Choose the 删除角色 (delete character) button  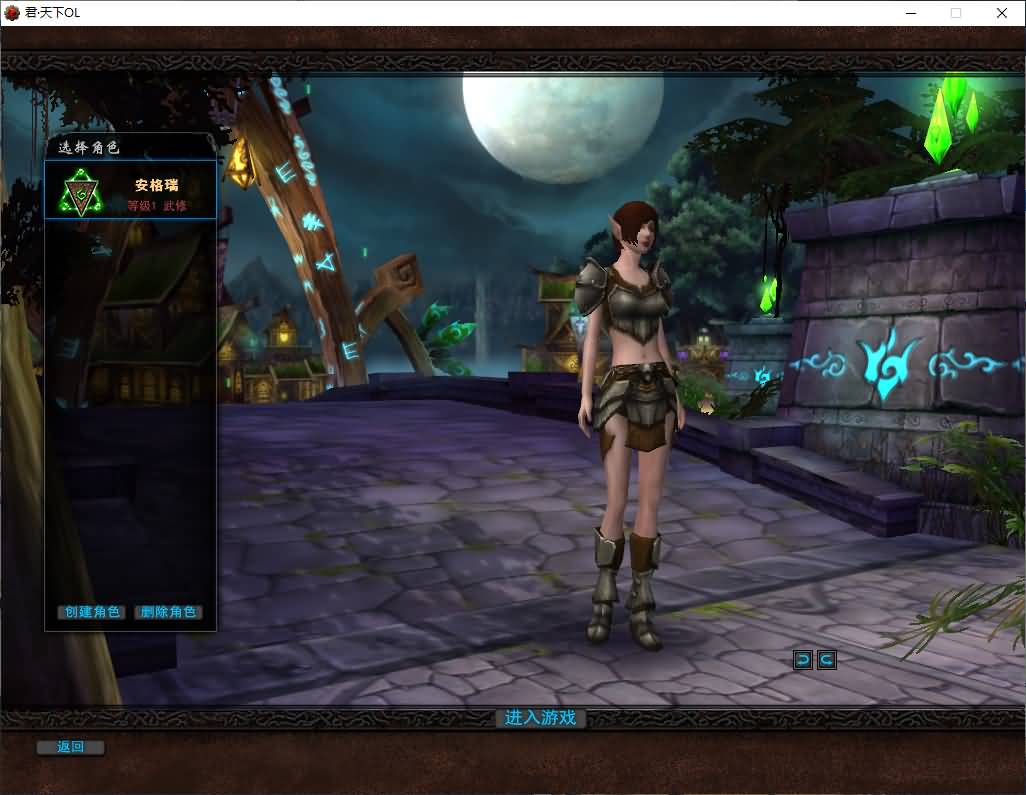pos(168,612)
